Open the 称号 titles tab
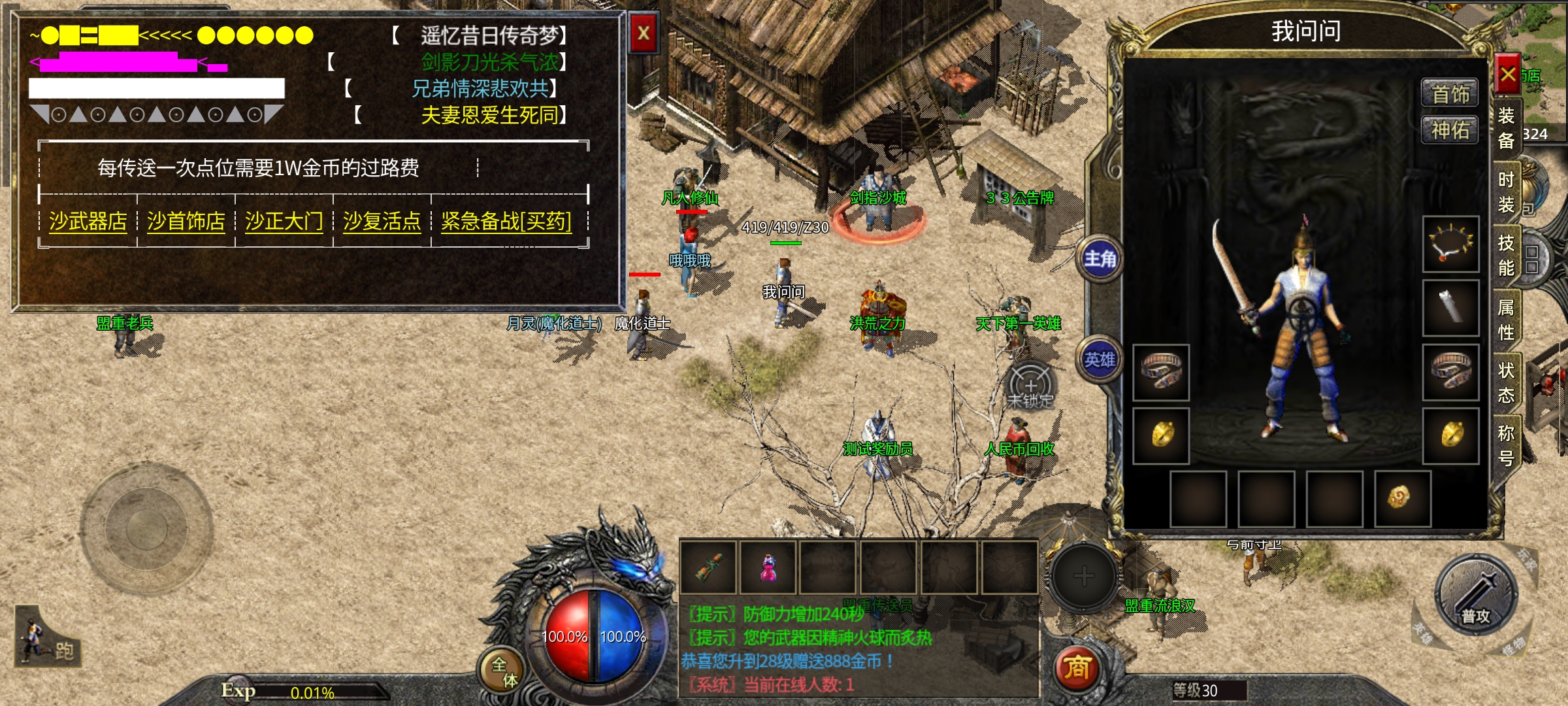Screen dimensions: 1568x706 click(x=1507, y=446)
